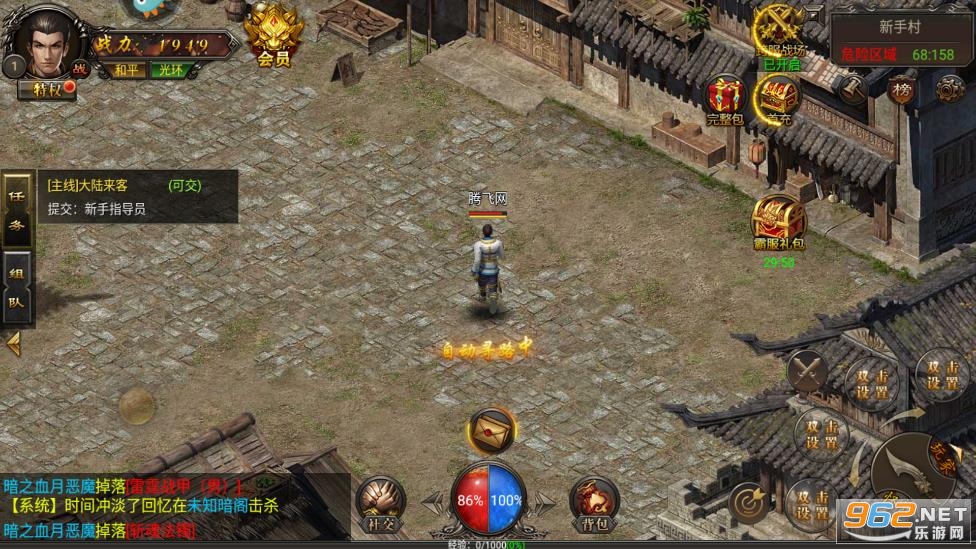
Task: Open the 榜 ranking shield icon
Action: (x=902, y=90)
